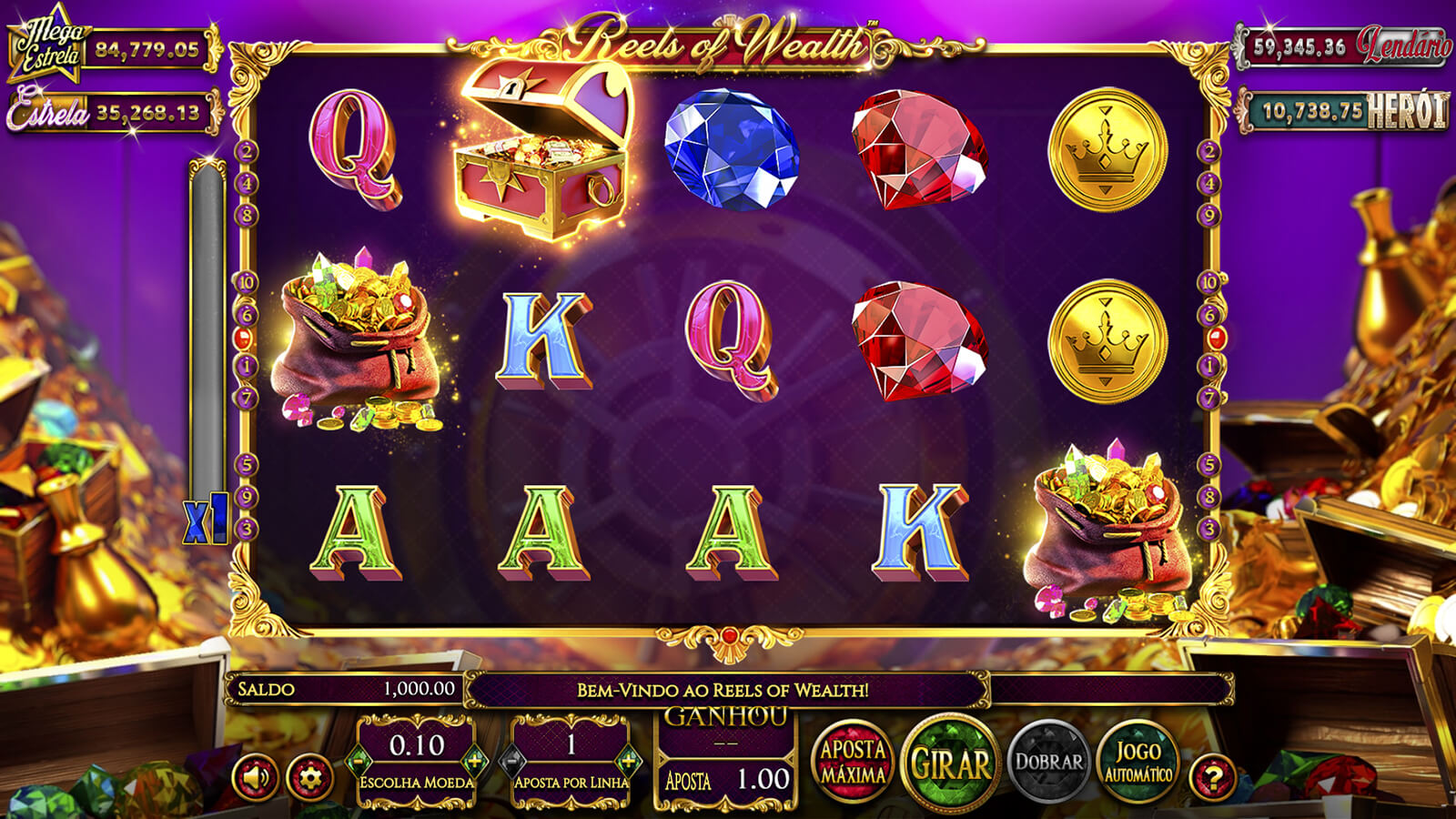Spin the reels with the Girar button
1456x819 pixels.
tap(951, 763)
